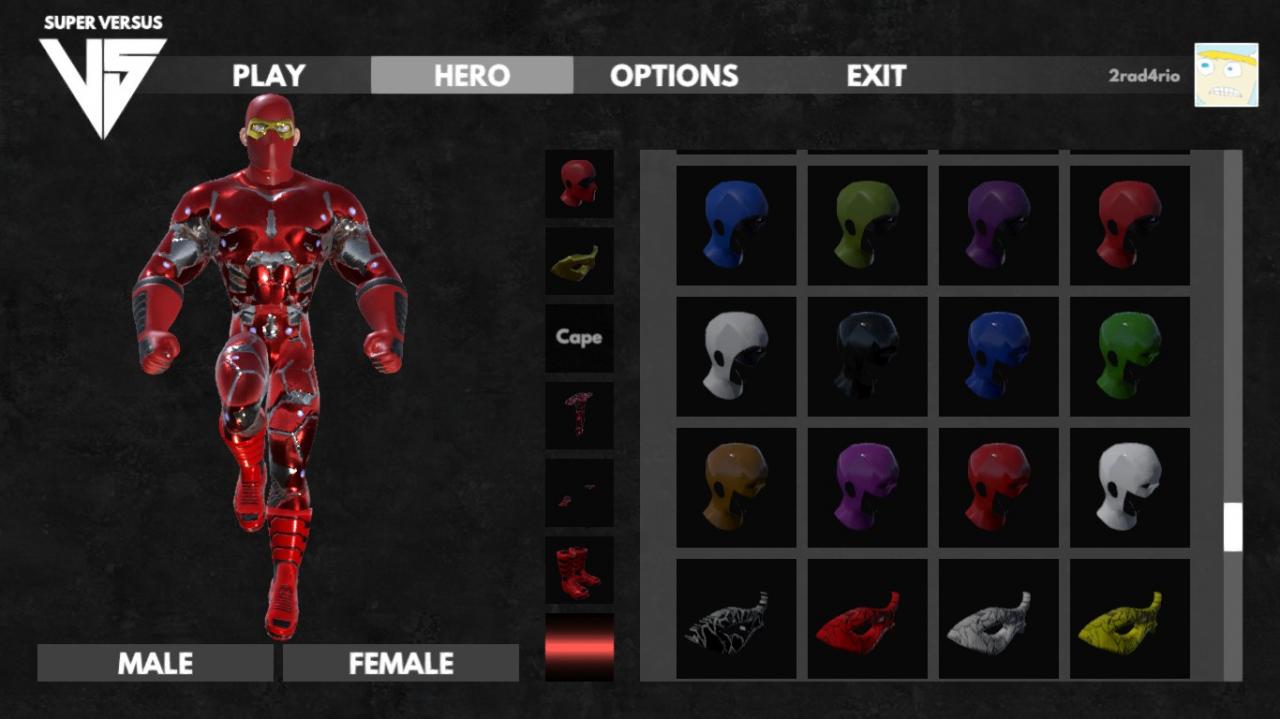The height and width of the screenshot is (719, 1280).
Task: Choose the bright green helmet
Action: tap(1129, 356)
